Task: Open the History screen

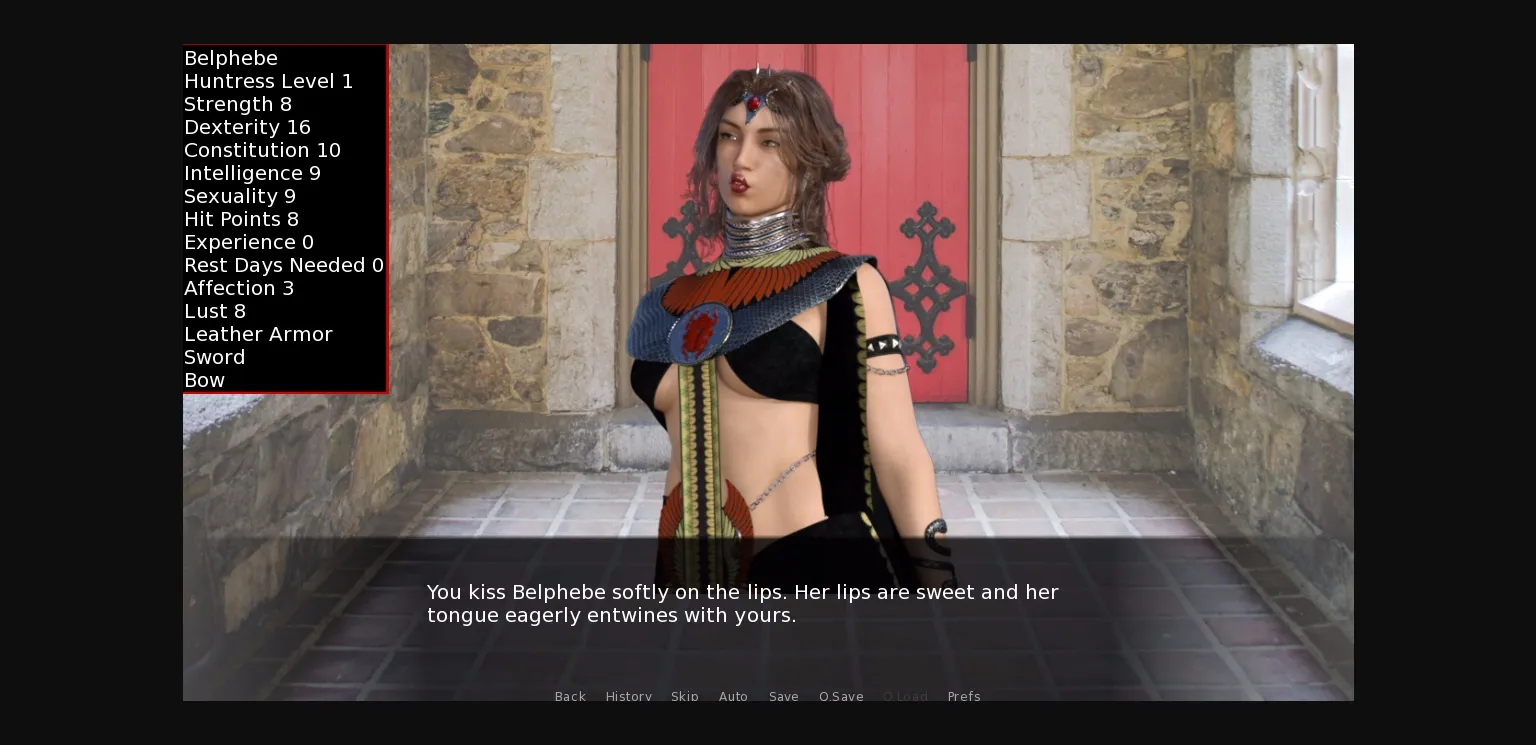Action: coord(628,696)
